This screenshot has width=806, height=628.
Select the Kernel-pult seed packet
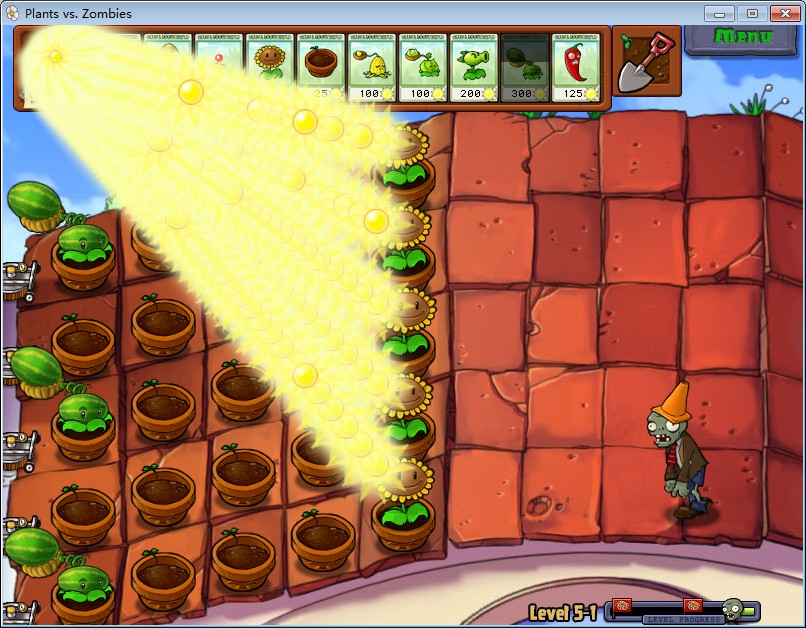pos(372,67)
